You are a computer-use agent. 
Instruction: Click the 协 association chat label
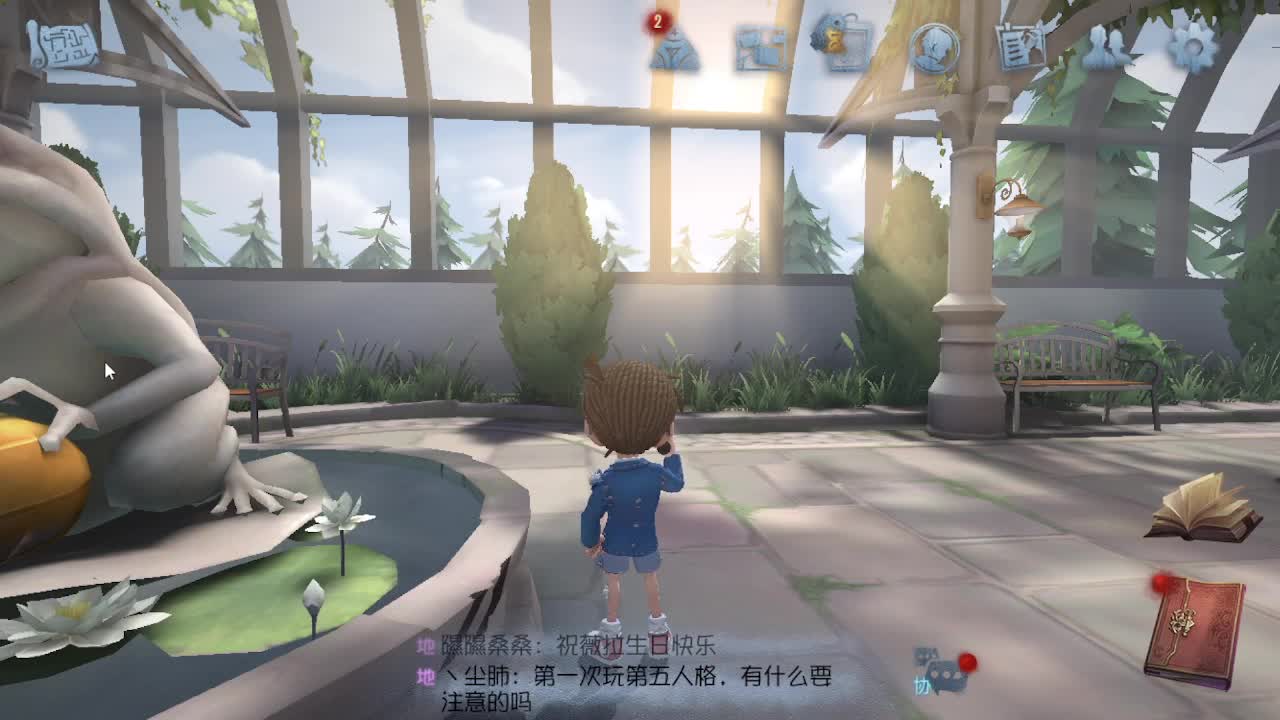click(920, 686)
